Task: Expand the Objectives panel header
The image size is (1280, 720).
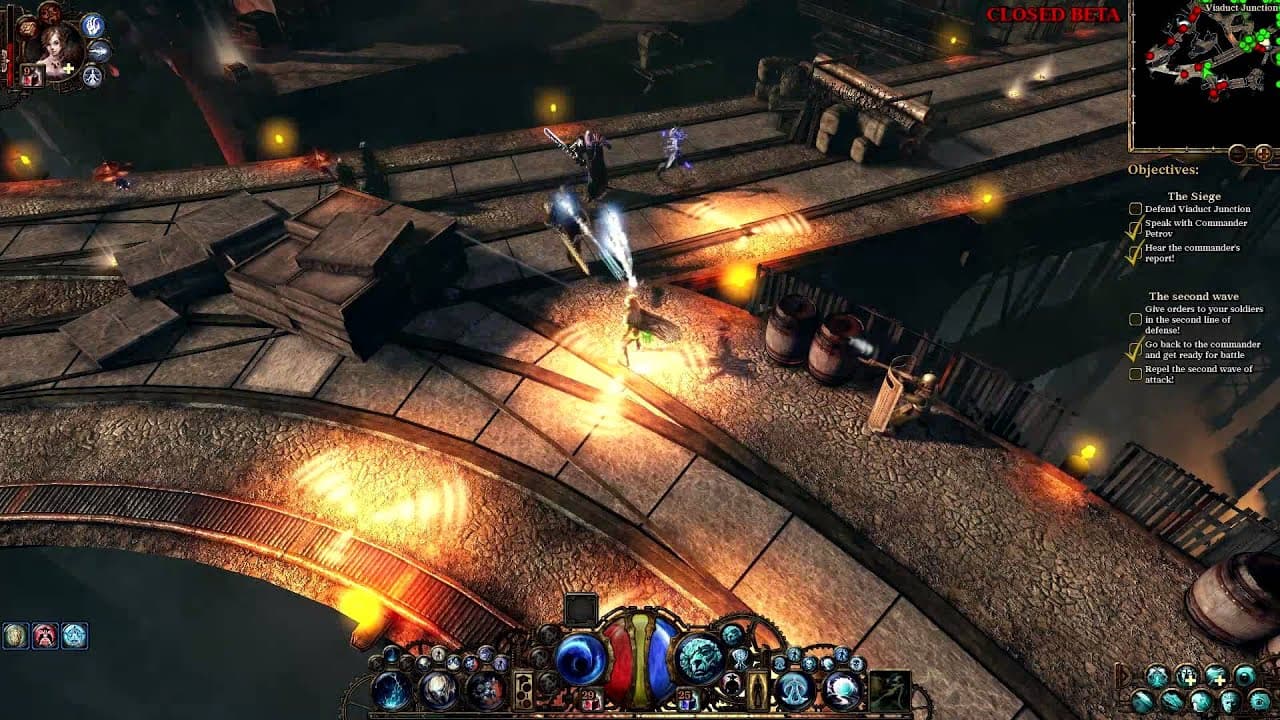Action: (1163, 168)
